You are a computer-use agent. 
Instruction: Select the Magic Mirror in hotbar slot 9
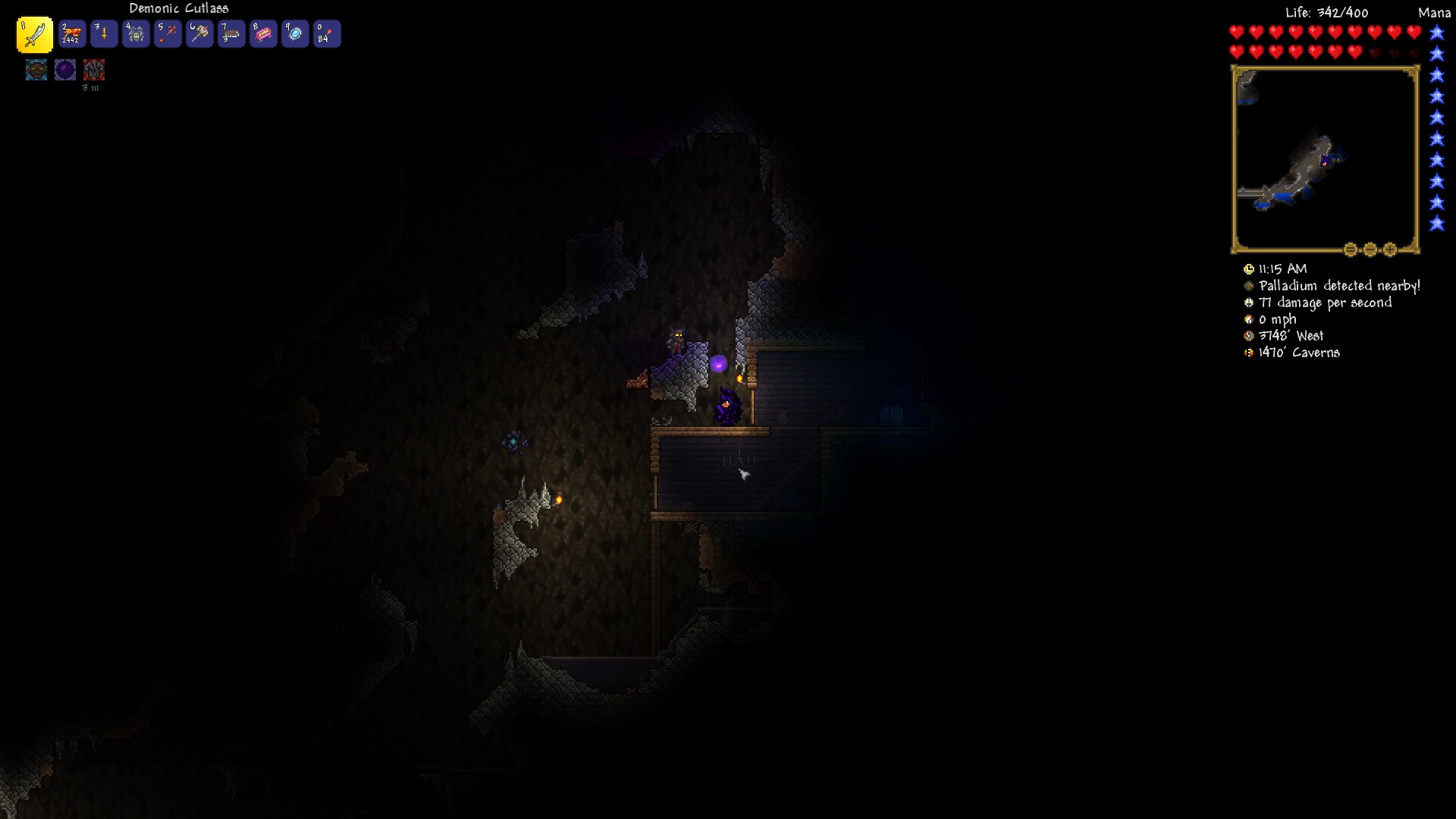[296, 33]
